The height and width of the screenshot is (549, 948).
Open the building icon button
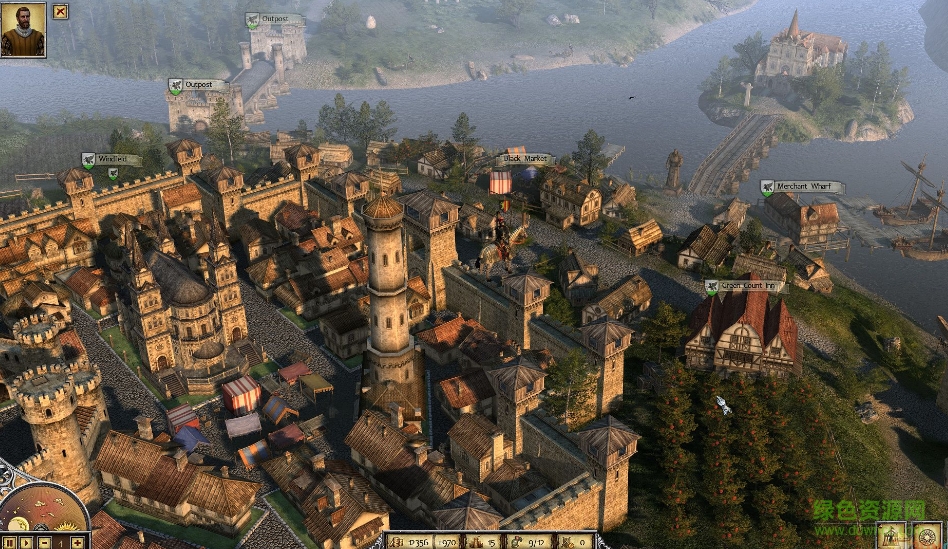(x=892, y=535)
